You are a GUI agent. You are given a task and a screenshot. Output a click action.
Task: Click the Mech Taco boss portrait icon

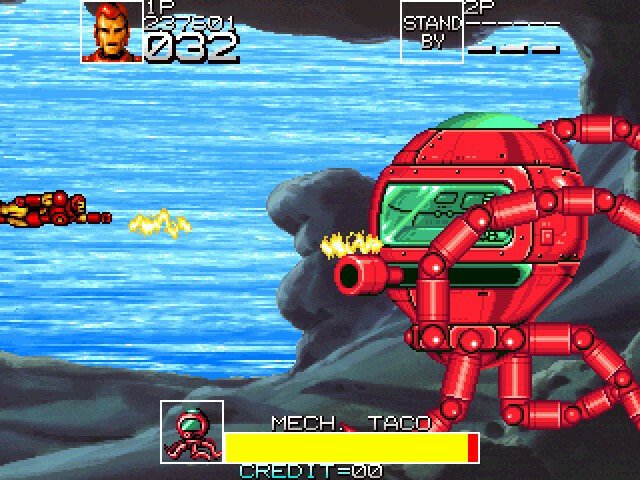[192, 432]
